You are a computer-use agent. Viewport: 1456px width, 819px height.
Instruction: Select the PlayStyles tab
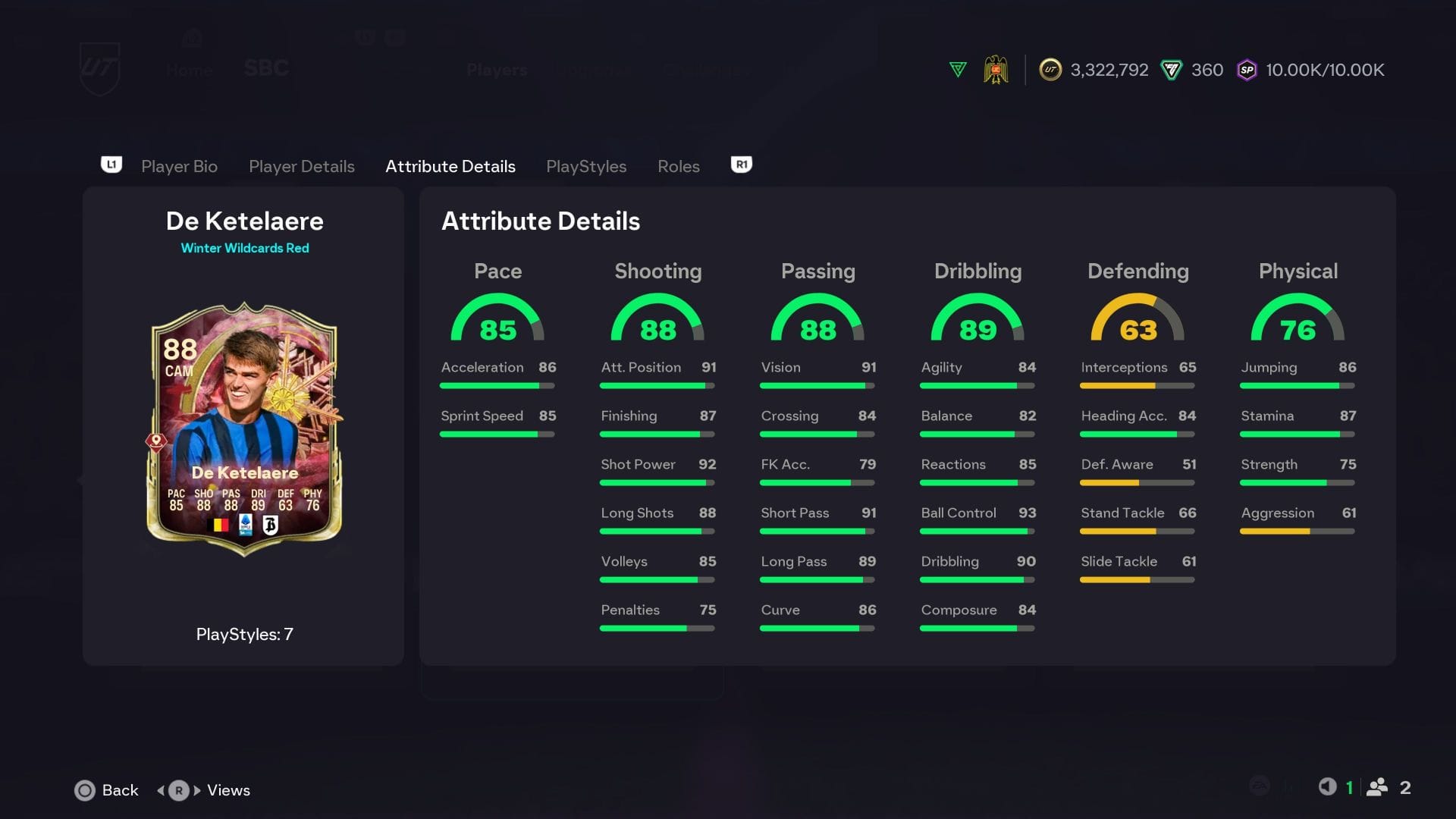pos(586,166)
